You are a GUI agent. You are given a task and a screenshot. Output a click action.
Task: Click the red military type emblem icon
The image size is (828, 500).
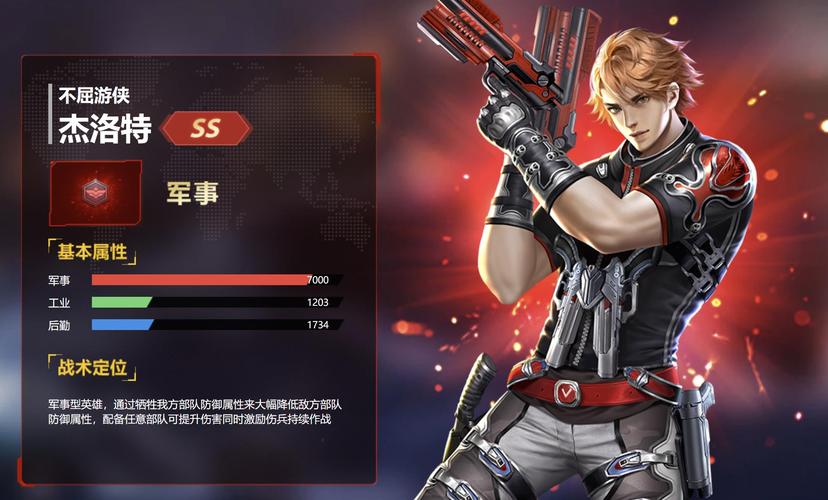coord(95,193)
